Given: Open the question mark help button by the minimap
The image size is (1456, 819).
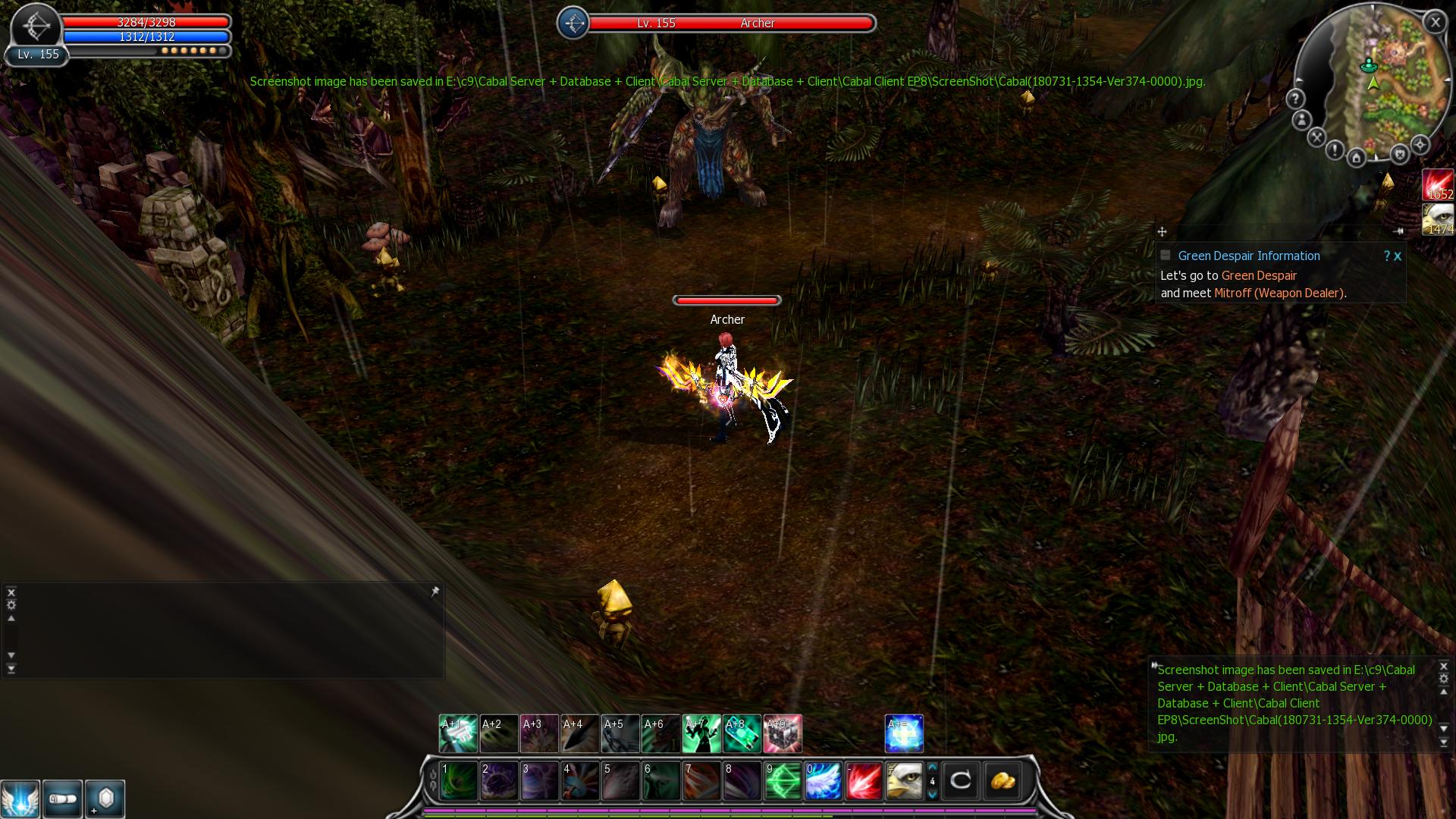Looking at the screenshot, I should 1295,99.
